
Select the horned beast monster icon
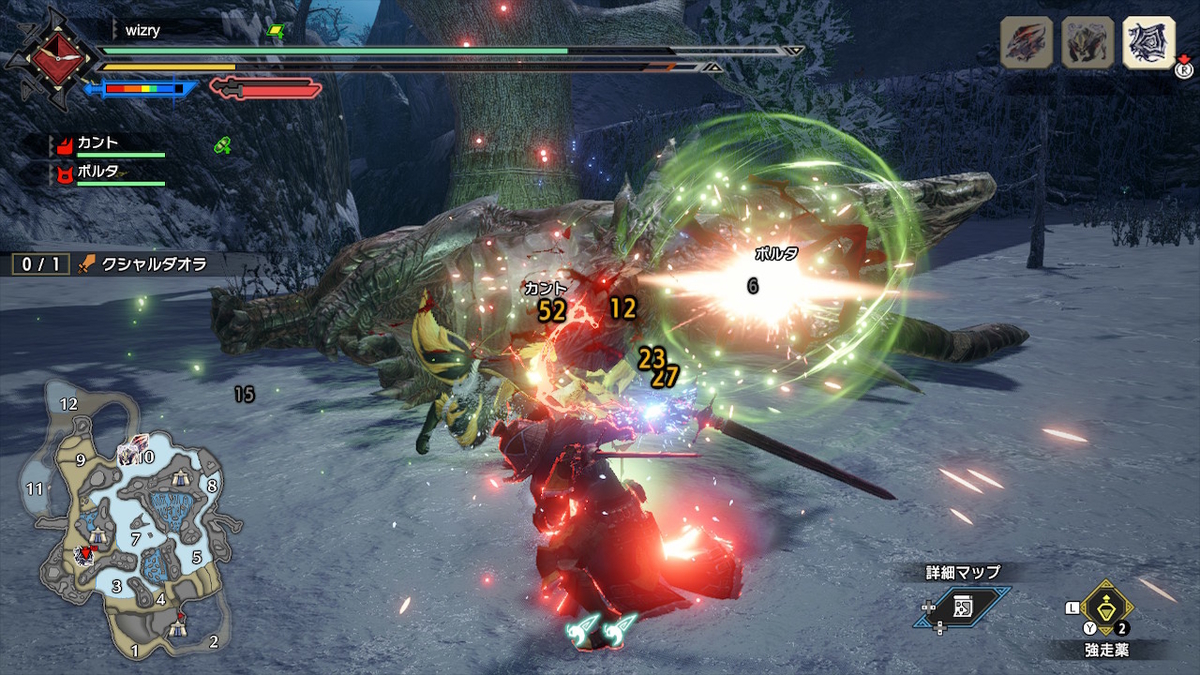coord(1087,45)
